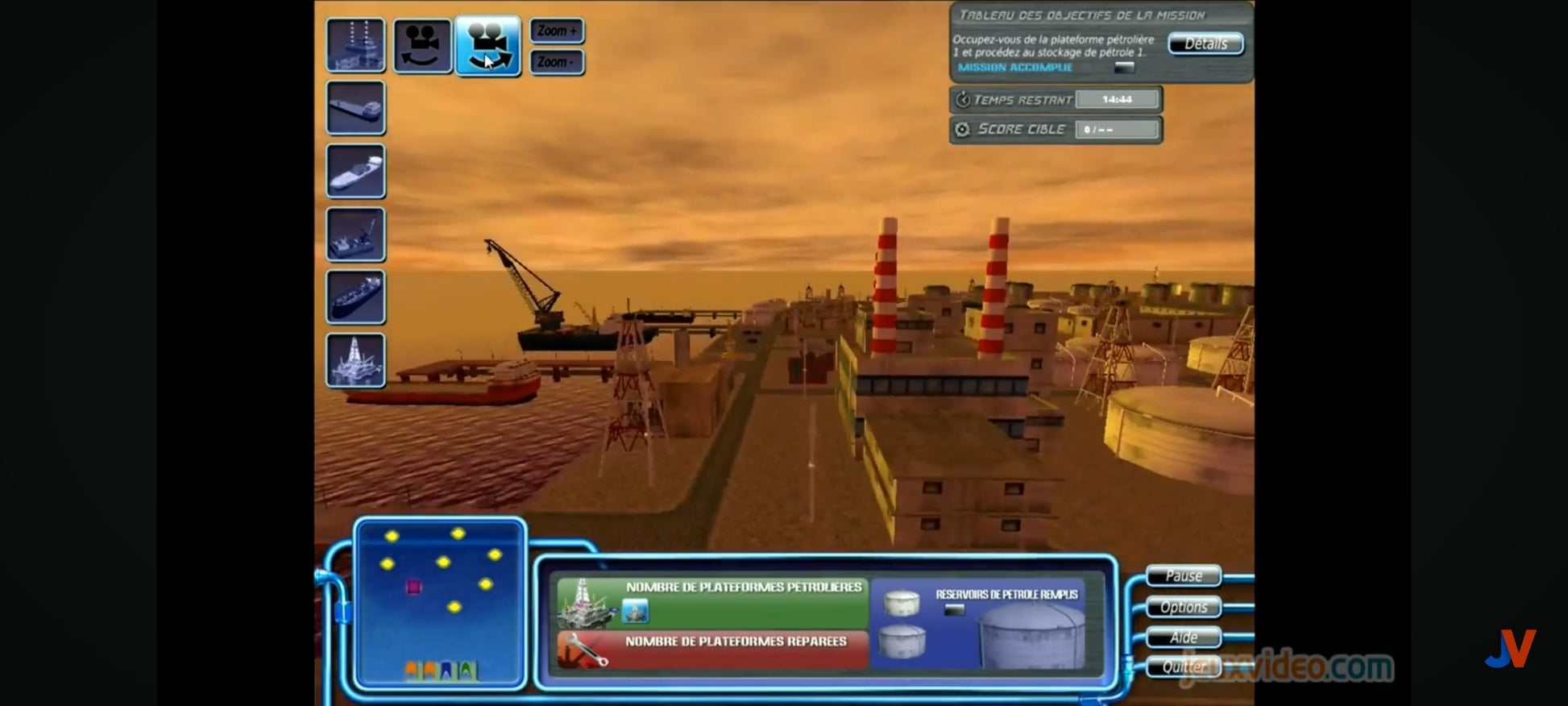Choose the flat barge ship icon
The image size is (1568, 706).
[355, 107]
